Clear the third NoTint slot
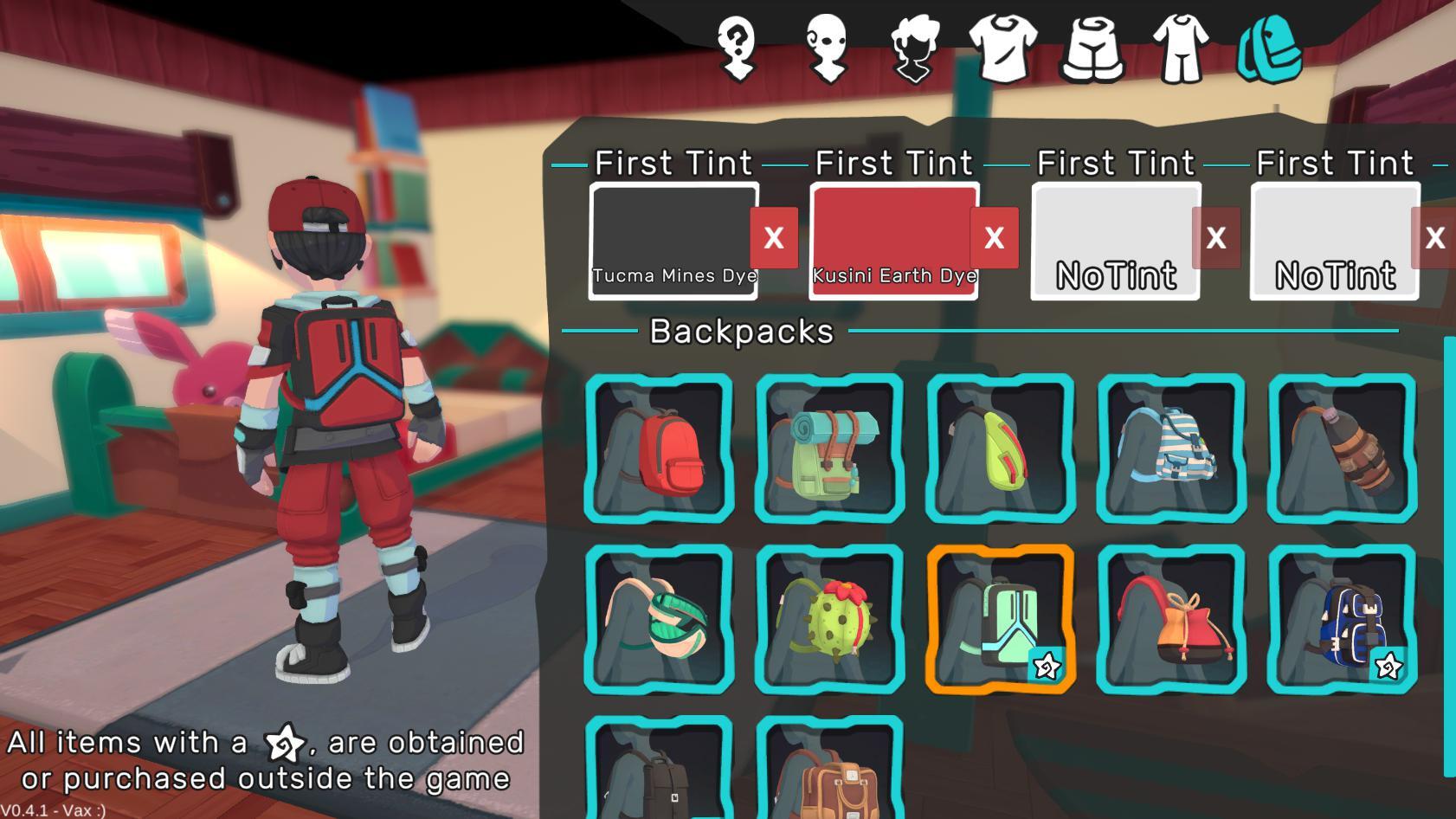The width and height of the screenshot is (1456, 819). click(1218, 236)
